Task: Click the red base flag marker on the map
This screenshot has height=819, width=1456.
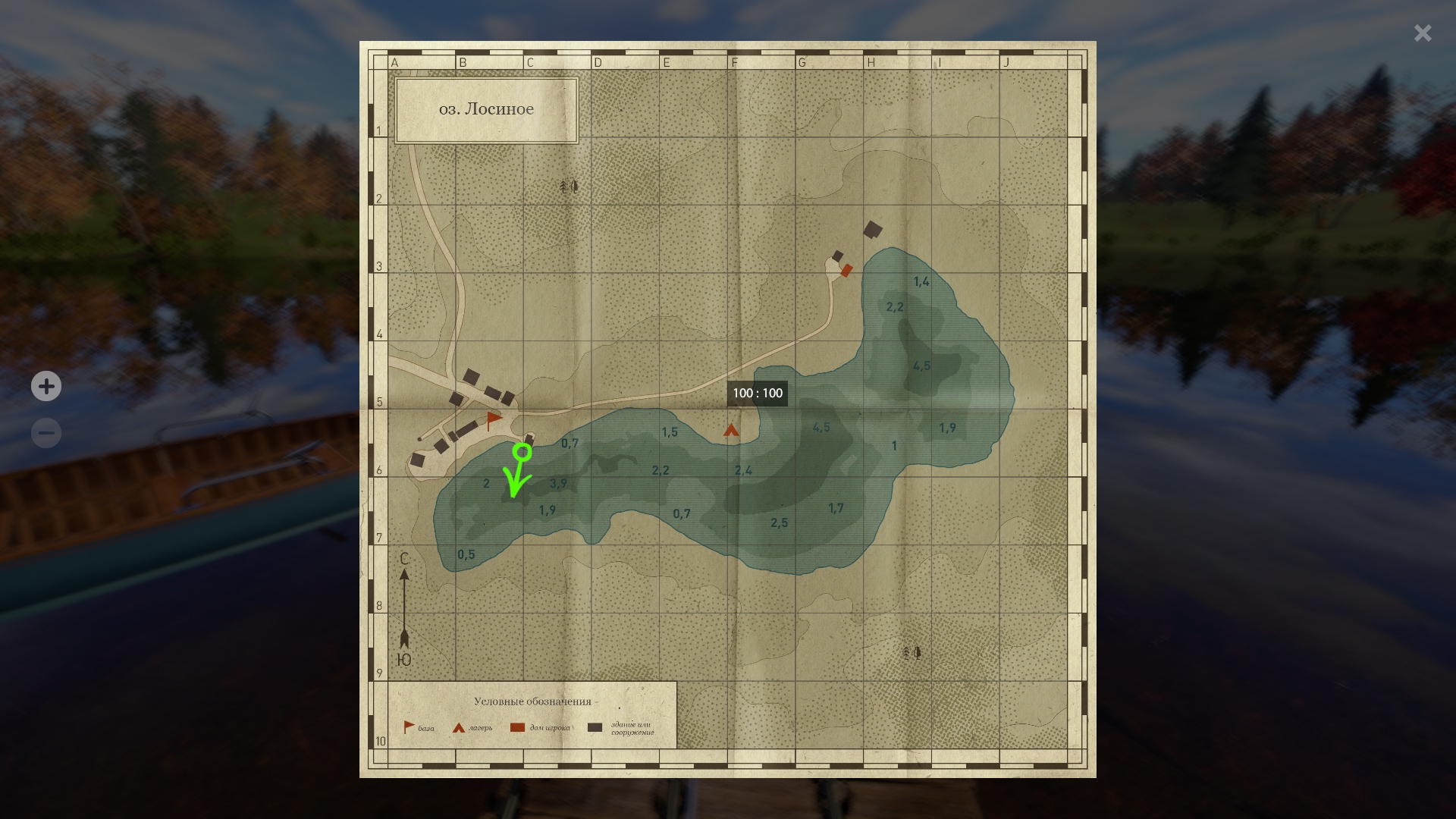Action: [x=494, y=420]
